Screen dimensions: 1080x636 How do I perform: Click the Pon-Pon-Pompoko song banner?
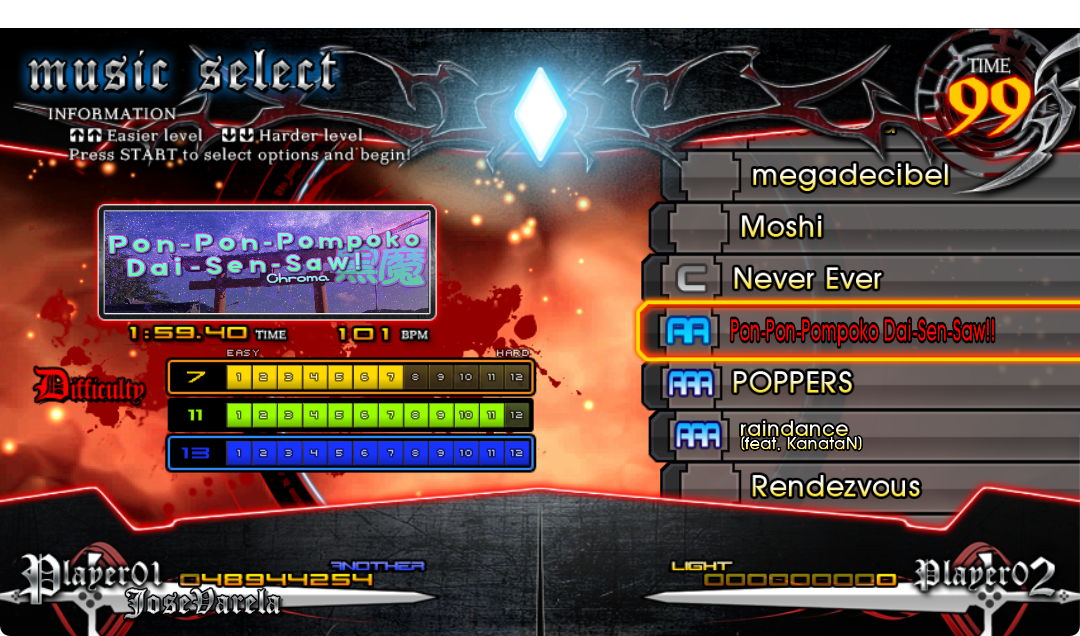[267, 262]
